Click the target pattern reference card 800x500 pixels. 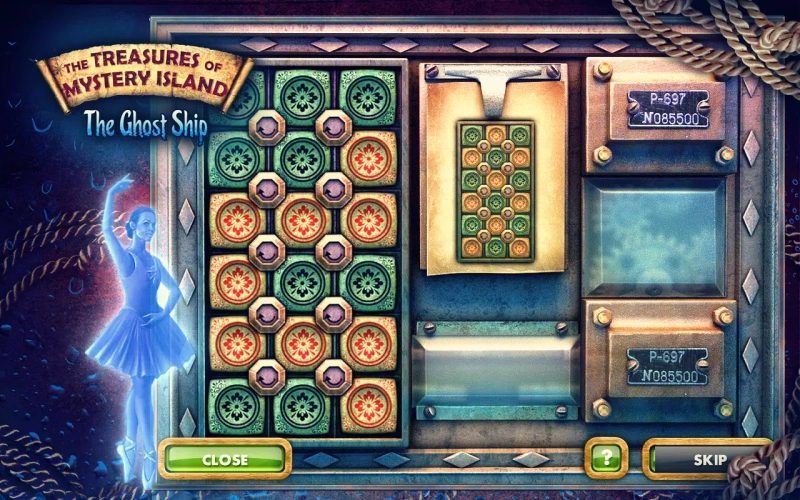(493, 190)
